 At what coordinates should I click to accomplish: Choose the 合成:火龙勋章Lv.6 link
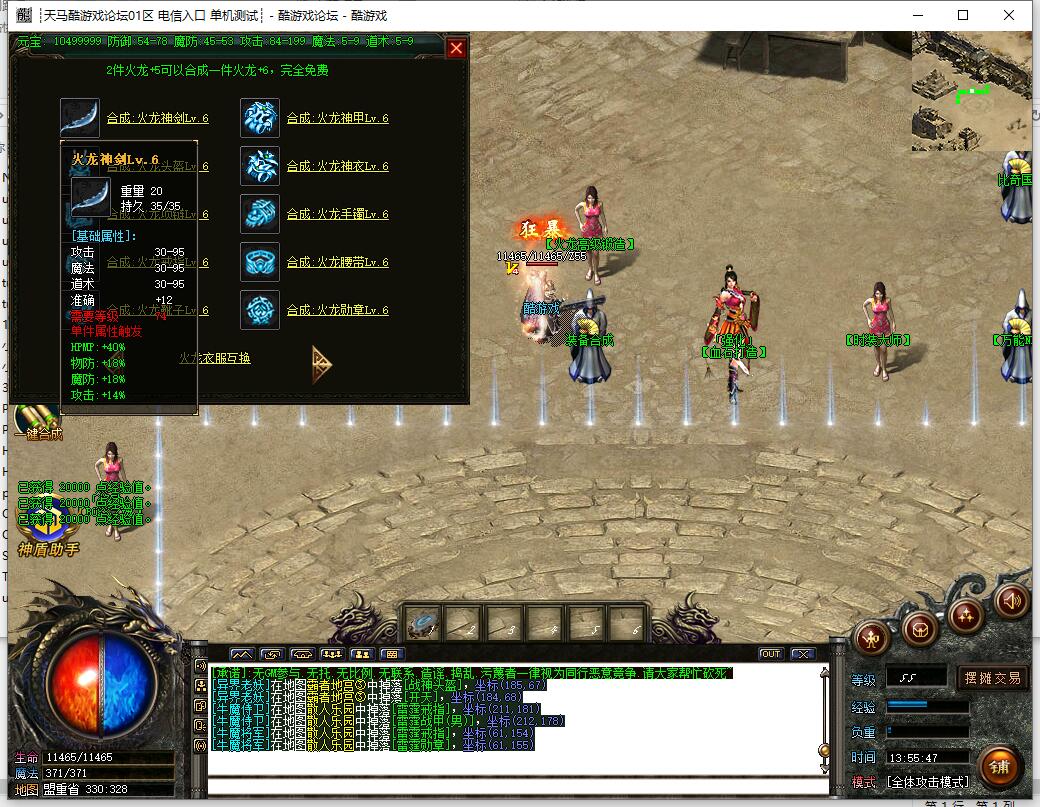pyautogui.click(x=337, y=310)
